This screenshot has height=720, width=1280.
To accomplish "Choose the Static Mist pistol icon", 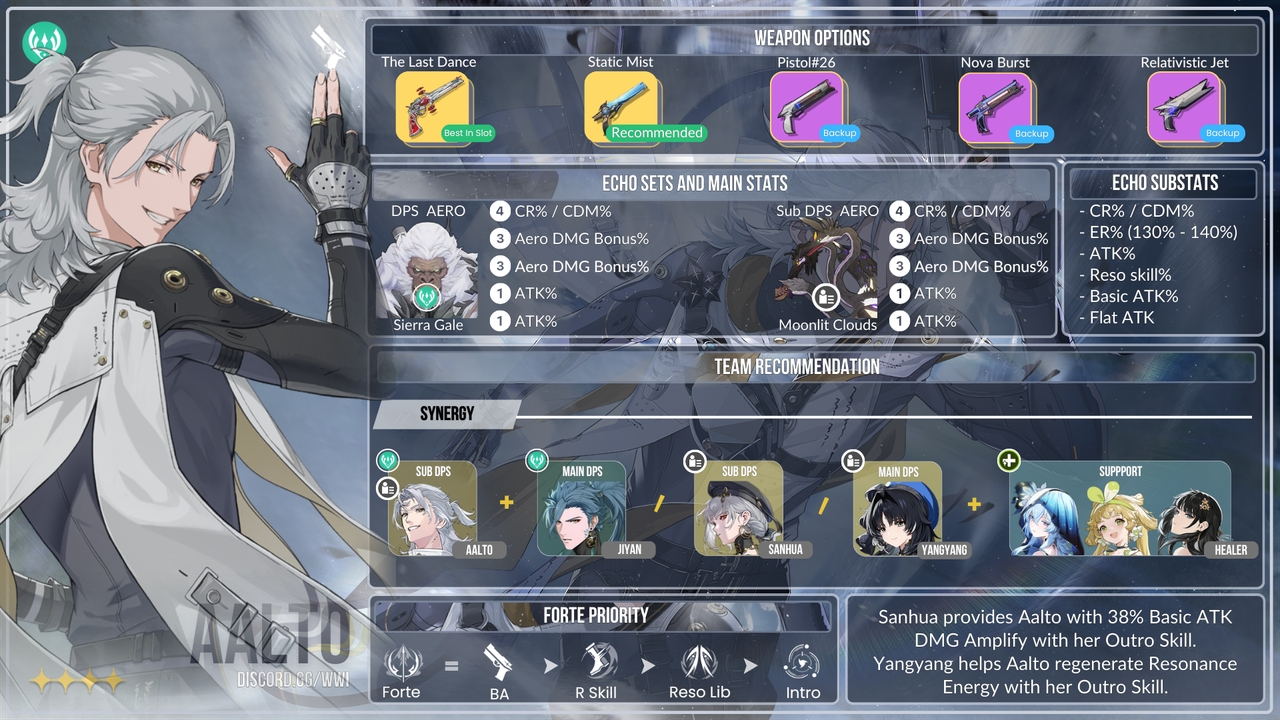I will pyautogui.click(x=621, y=107).
